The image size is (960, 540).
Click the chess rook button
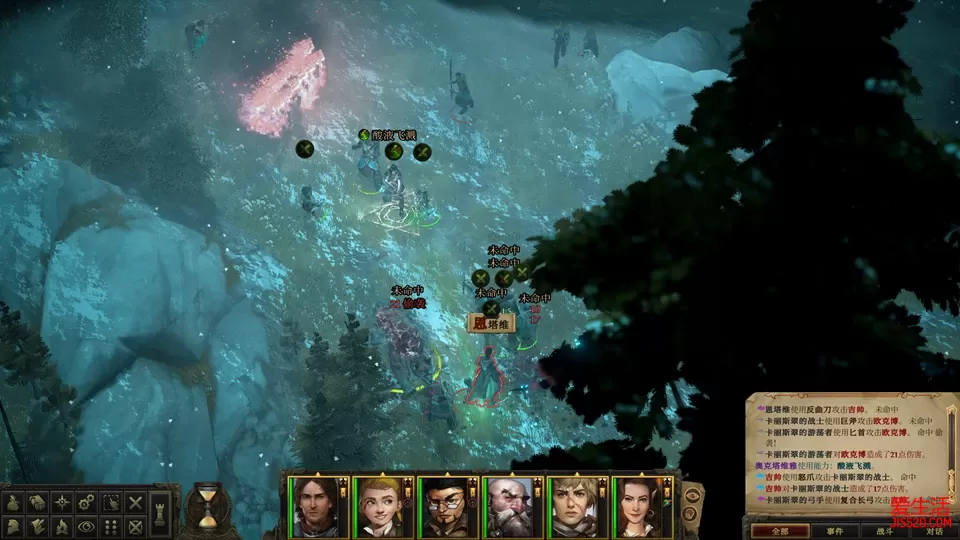point(161,516)
